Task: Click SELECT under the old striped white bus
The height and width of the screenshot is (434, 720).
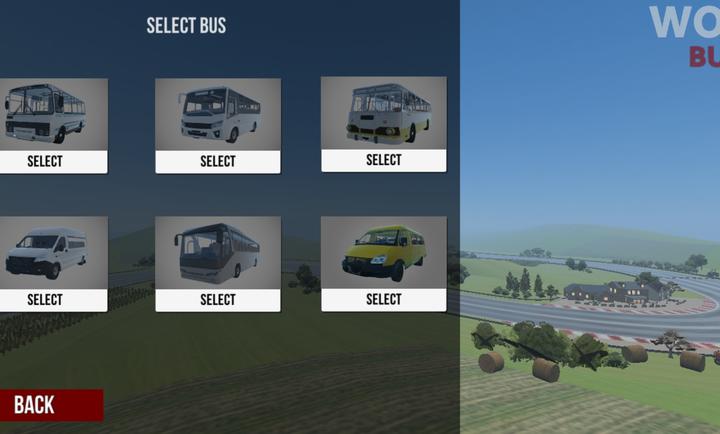Action: [x=45, y=161]
